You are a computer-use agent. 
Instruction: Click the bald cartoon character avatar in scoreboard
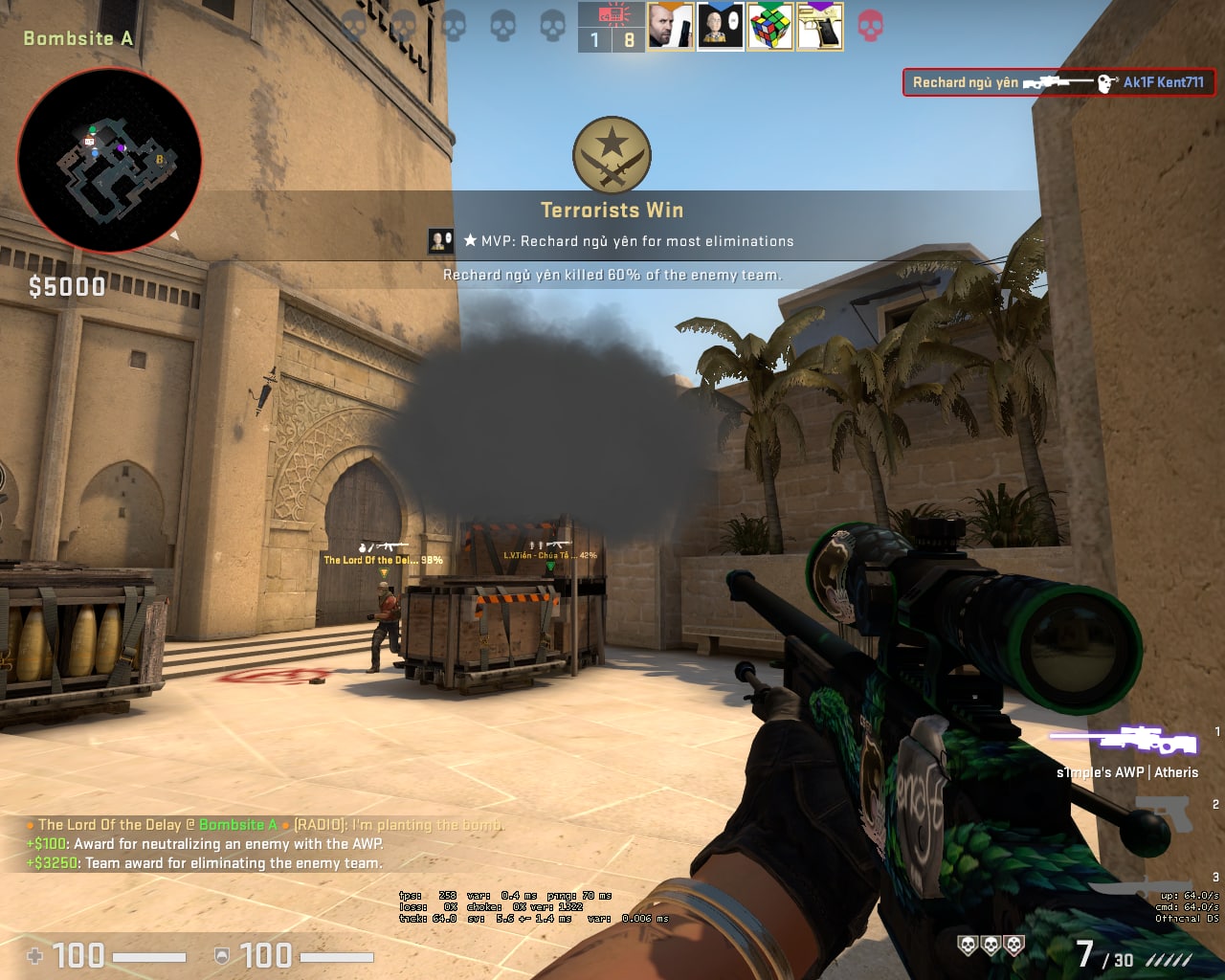pyautogui.click(x=720, y=27)
